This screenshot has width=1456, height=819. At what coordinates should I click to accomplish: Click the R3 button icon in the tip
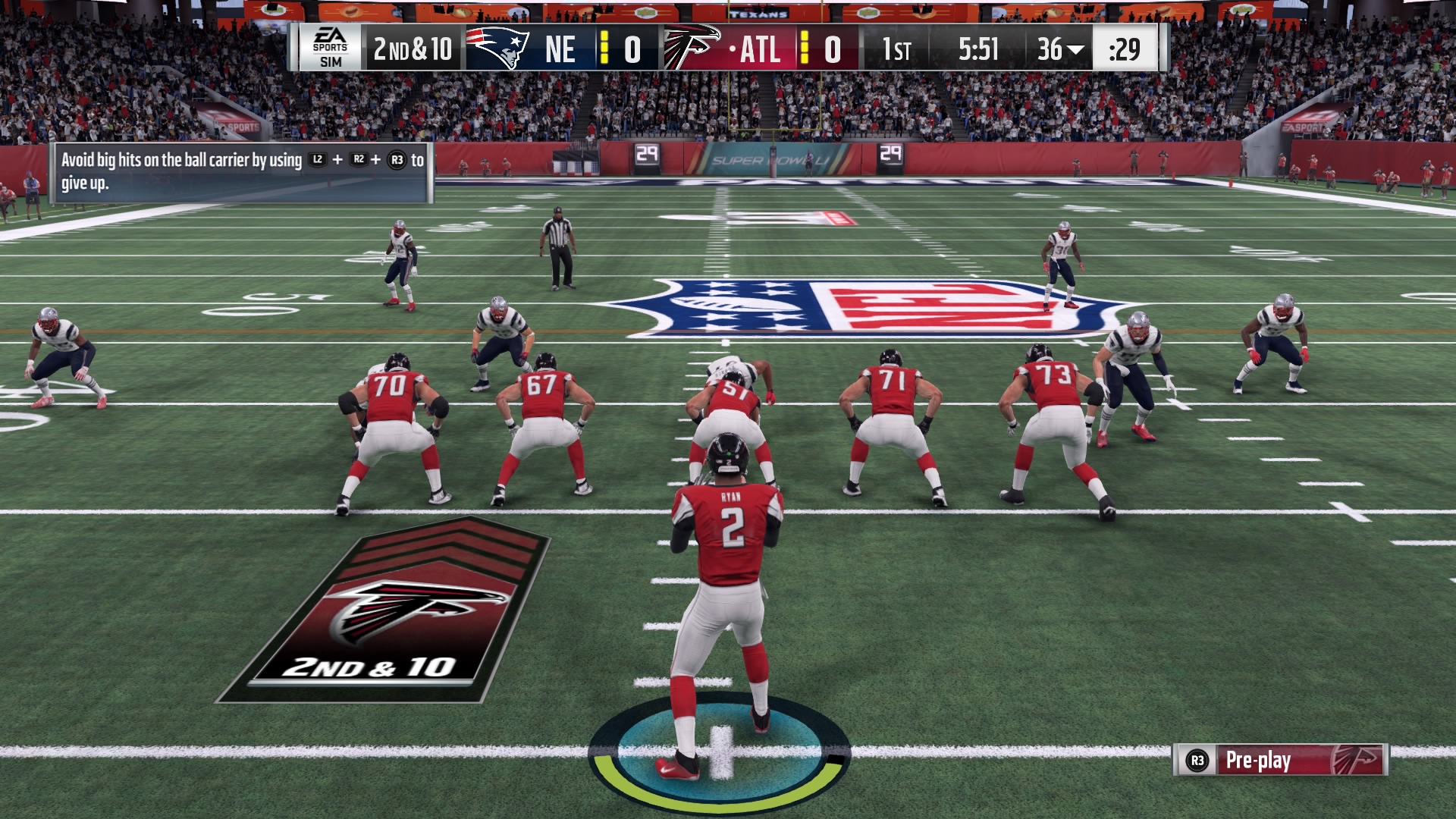398,159
